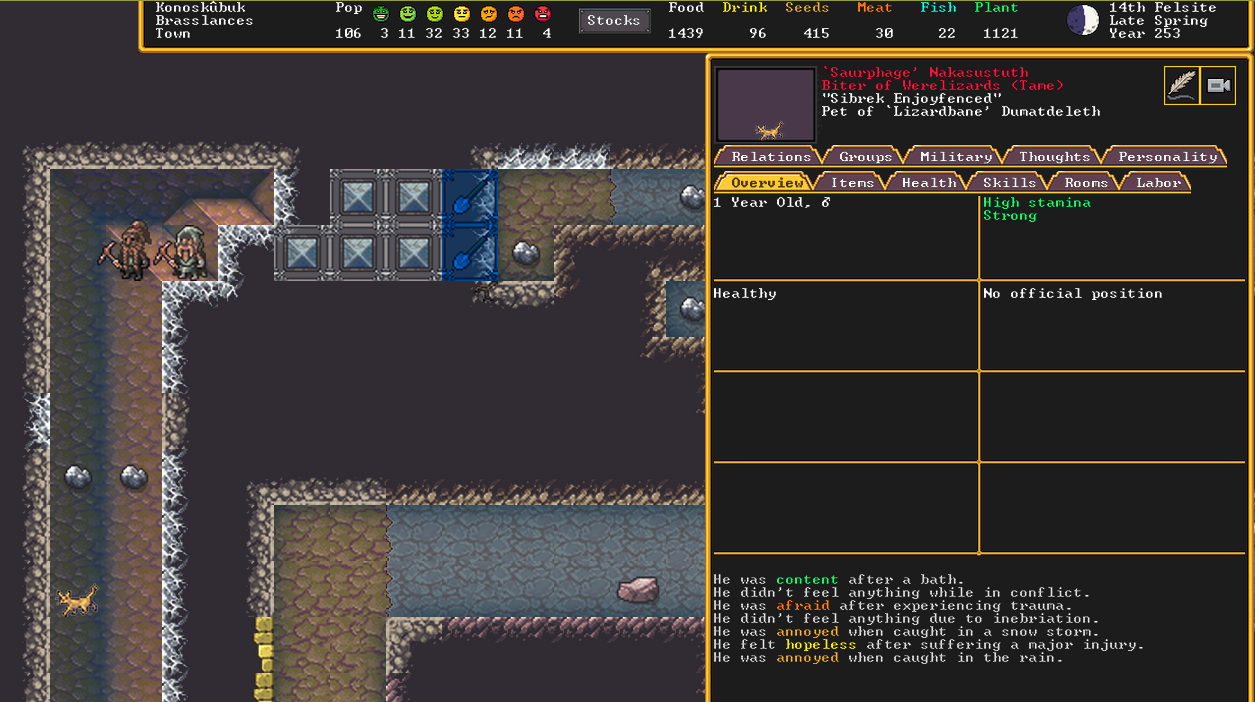Open the Items tab
Image resolution: width=1255 pixels, height=702 pixels.
click(852, 183)
